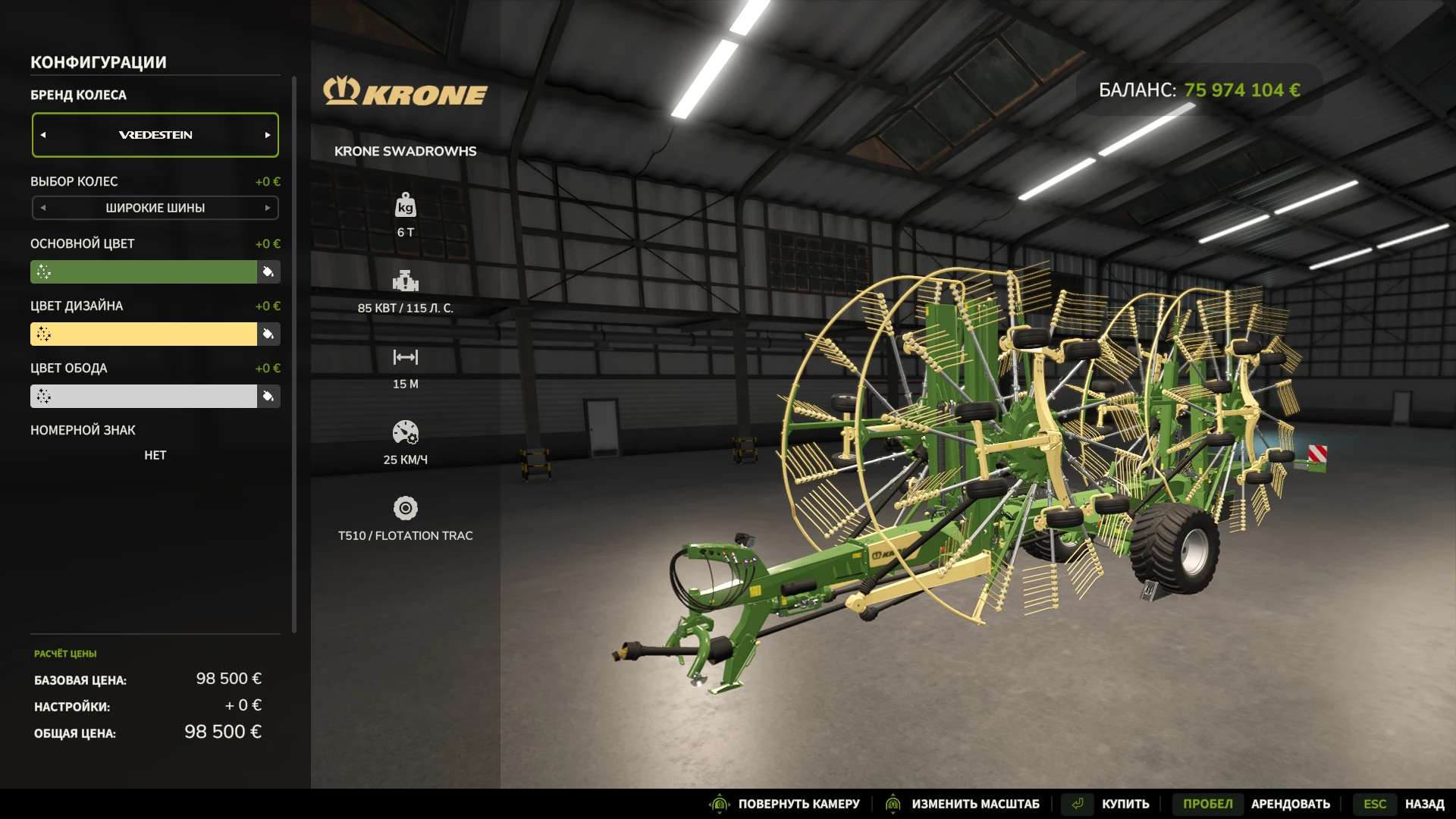Screen dimensions: 1456x819
Task: Open the yellow design color swatch
Action: pyautogui.click(x=143, y=334)
